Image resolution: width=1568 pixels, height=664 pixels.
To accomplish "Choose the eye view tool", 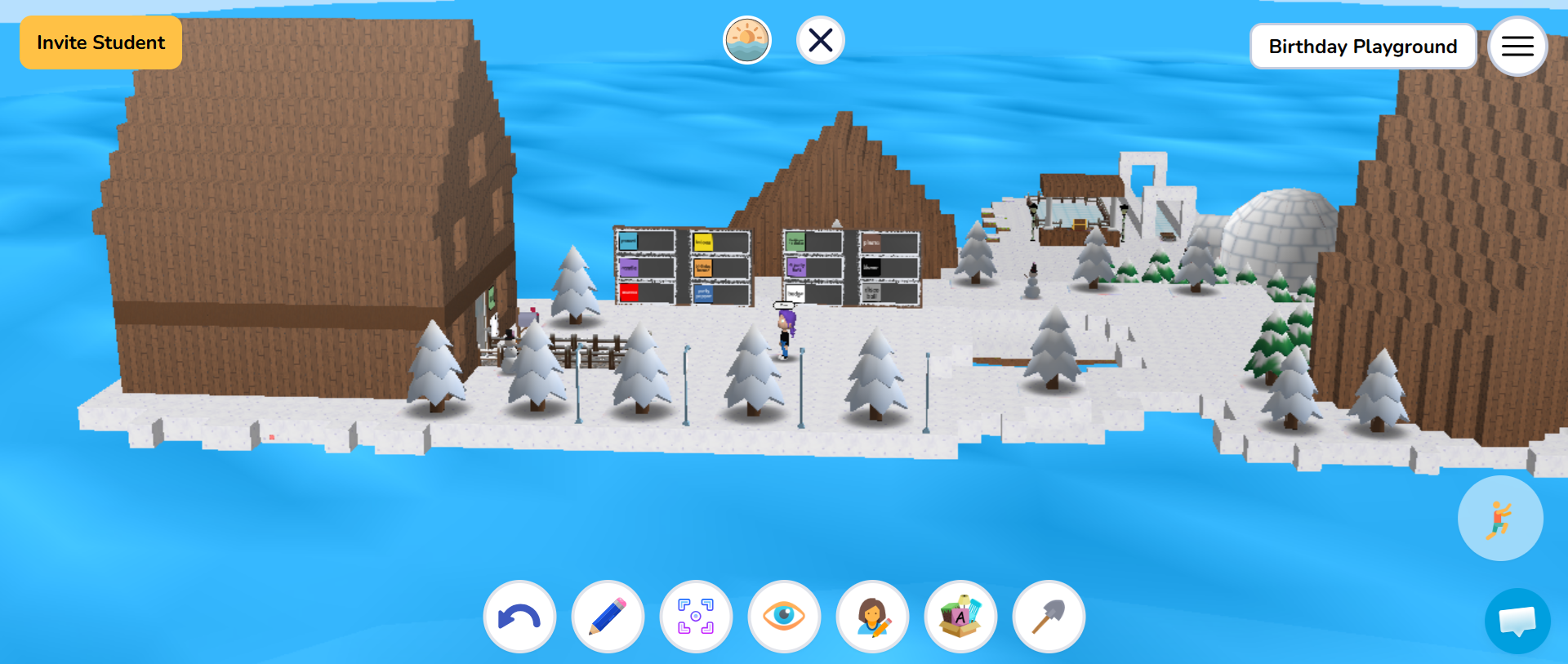I will [784, 617].
